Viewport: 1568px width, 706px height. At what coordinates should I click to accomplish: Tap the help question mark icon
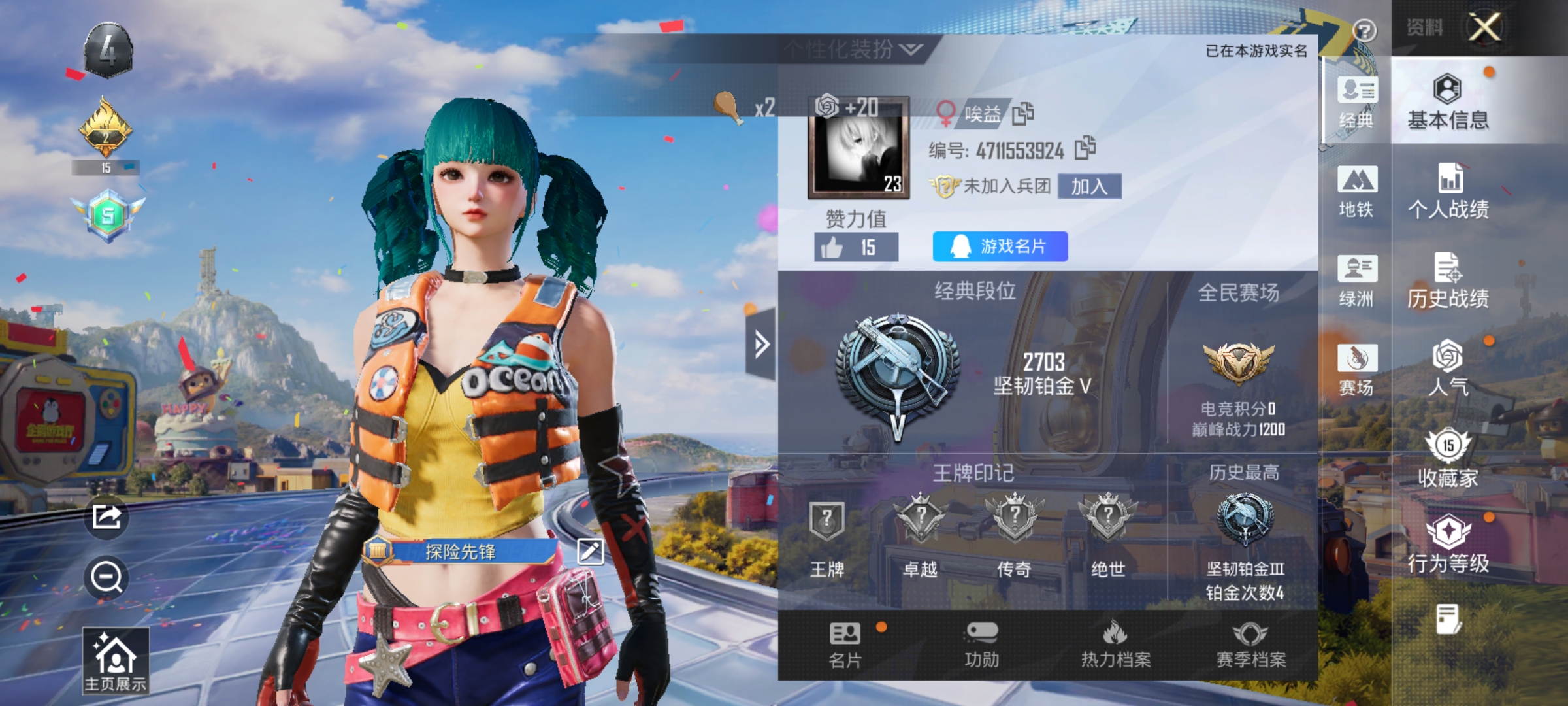[x=1367, y=29]
